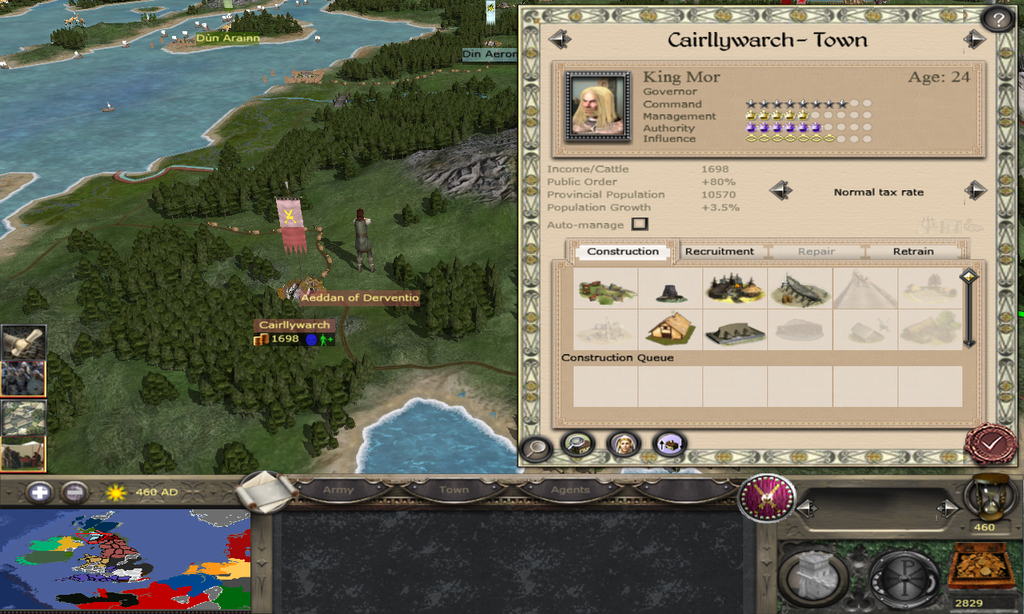This screenshot has width=1024, height=614.
Task: Open finances via the treasure chest icon
Action: click(980, 568)
